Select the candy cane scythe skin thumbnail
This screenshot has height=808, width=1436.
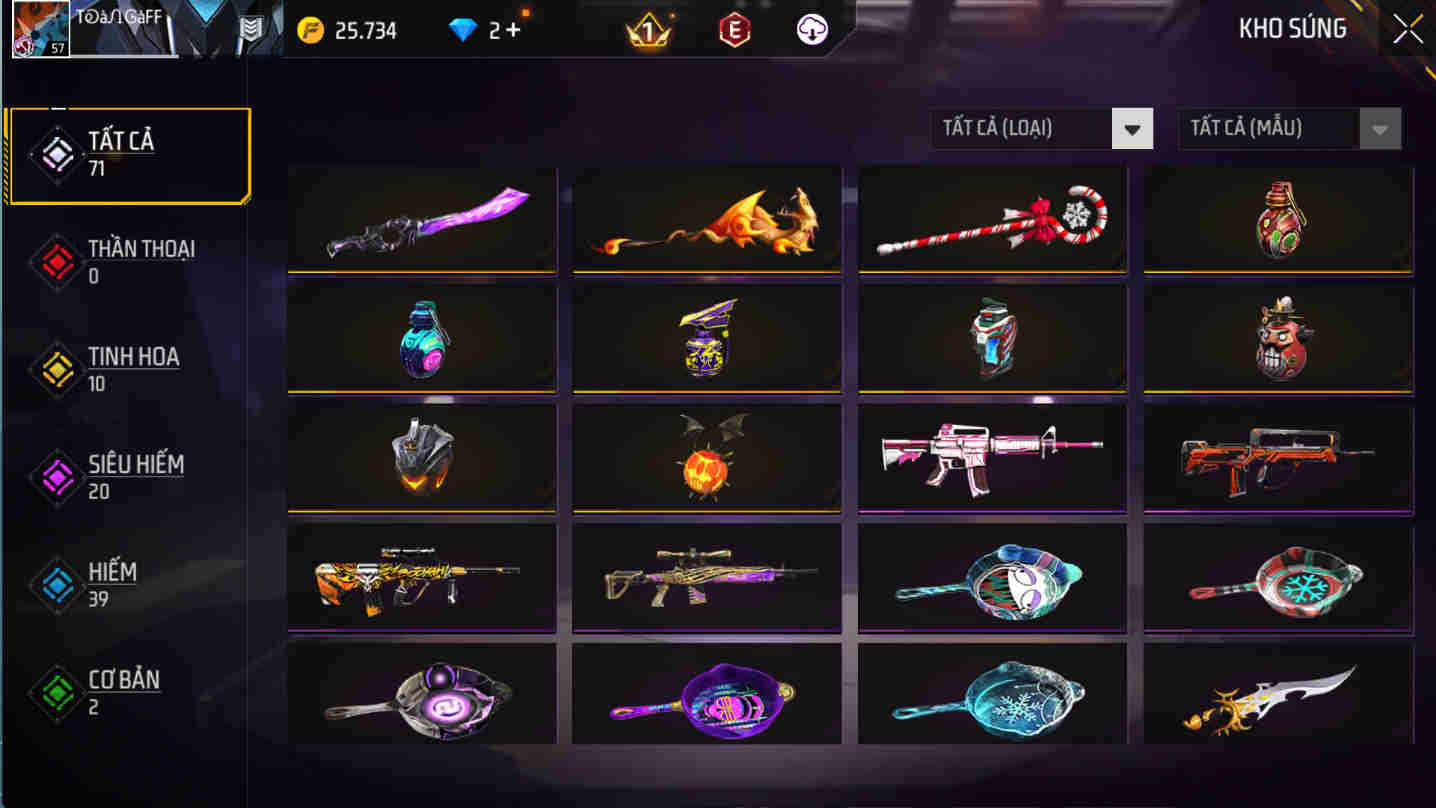pyautogui.click(x=992, y=218)
